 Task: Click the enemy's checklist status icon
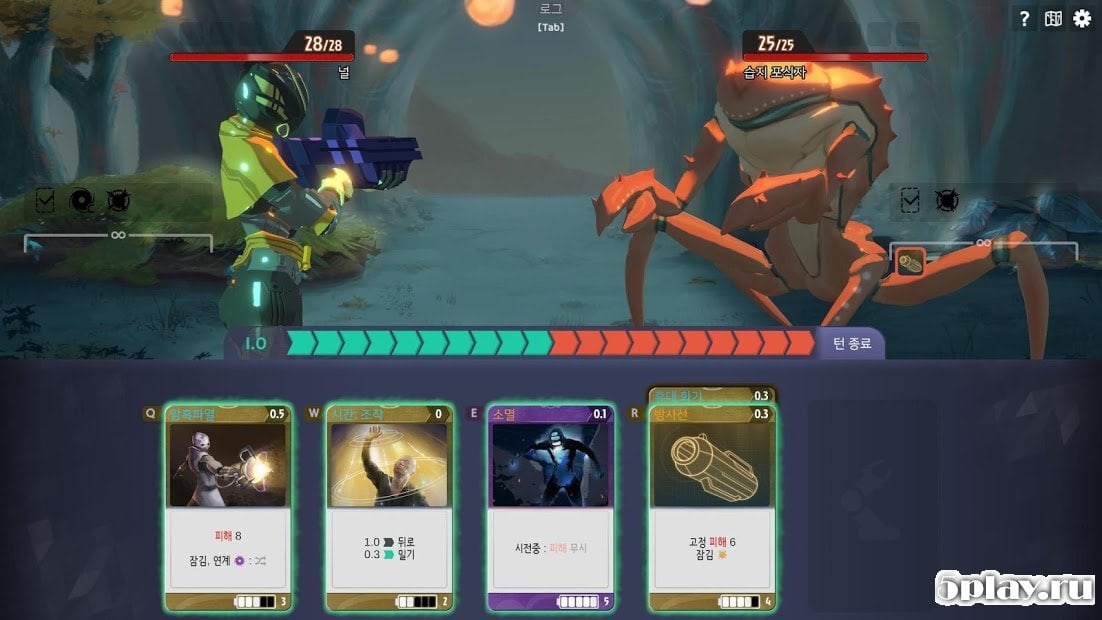(910, 201)
